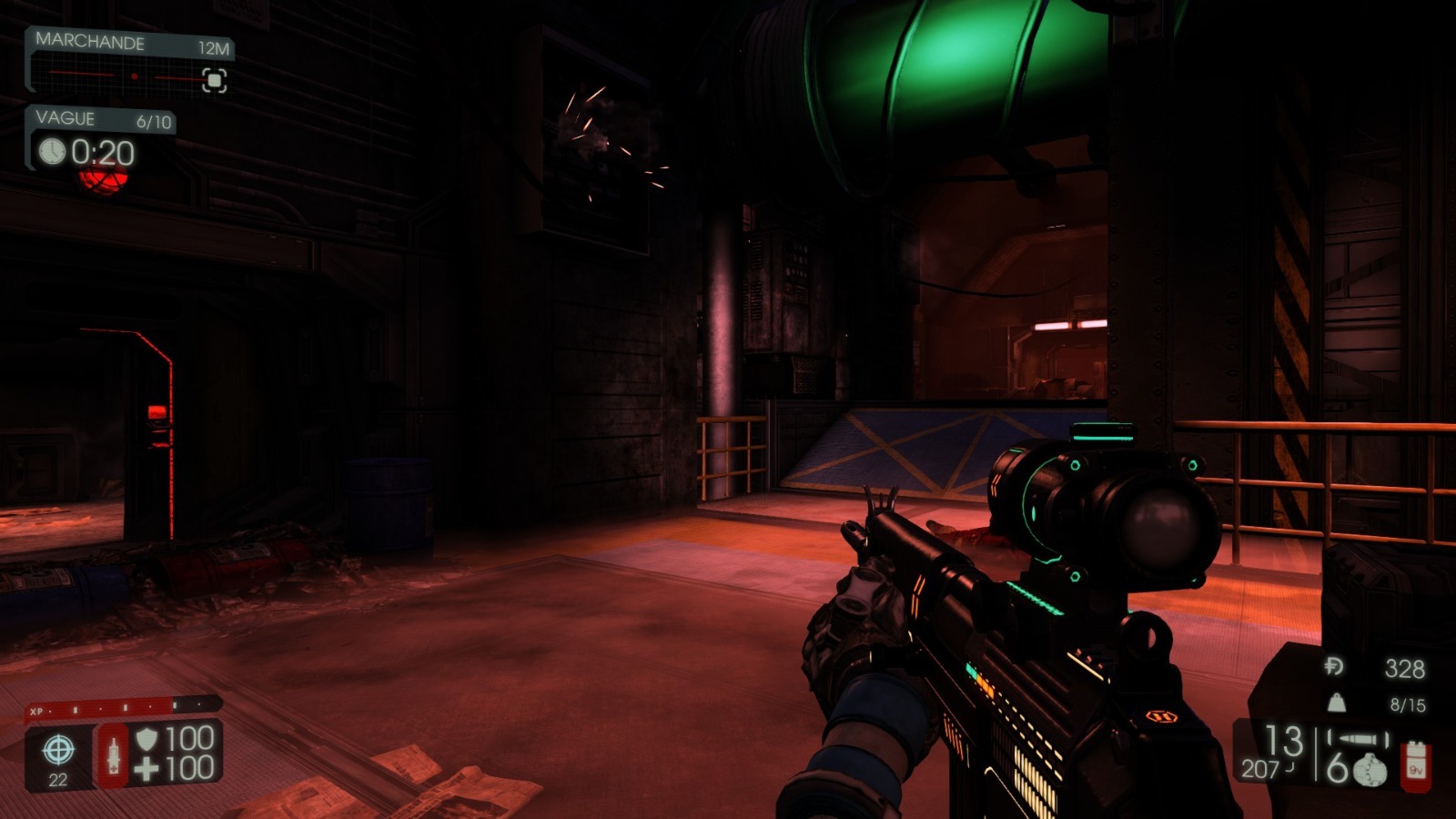Click the green-lit scope lens on the rifle
The height and width of the screenshot is (819, 1456).
[1159, 523]
